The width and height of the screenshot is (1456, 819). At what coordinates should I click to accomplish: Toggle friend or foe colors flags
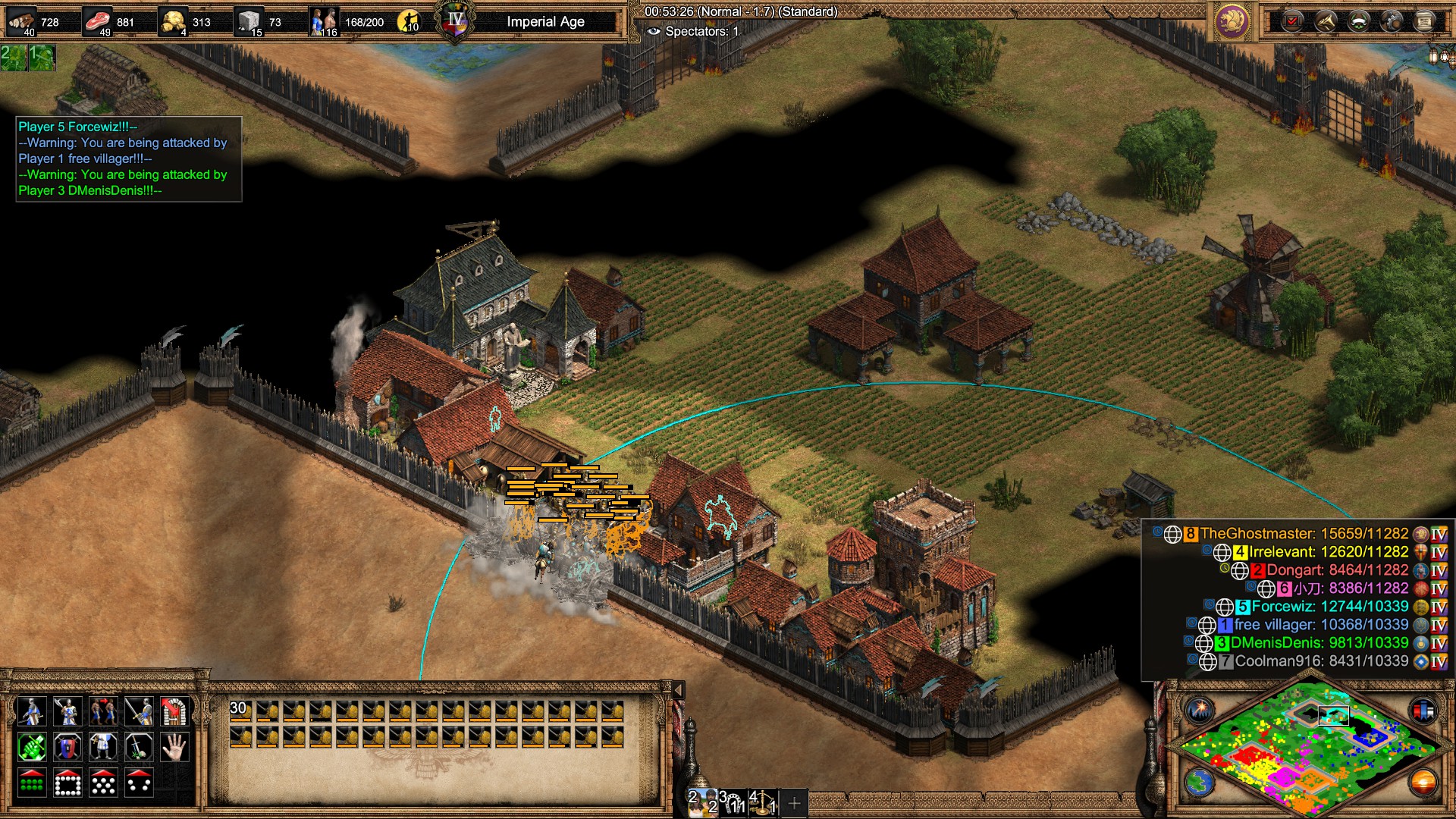tap(1423, 711)
